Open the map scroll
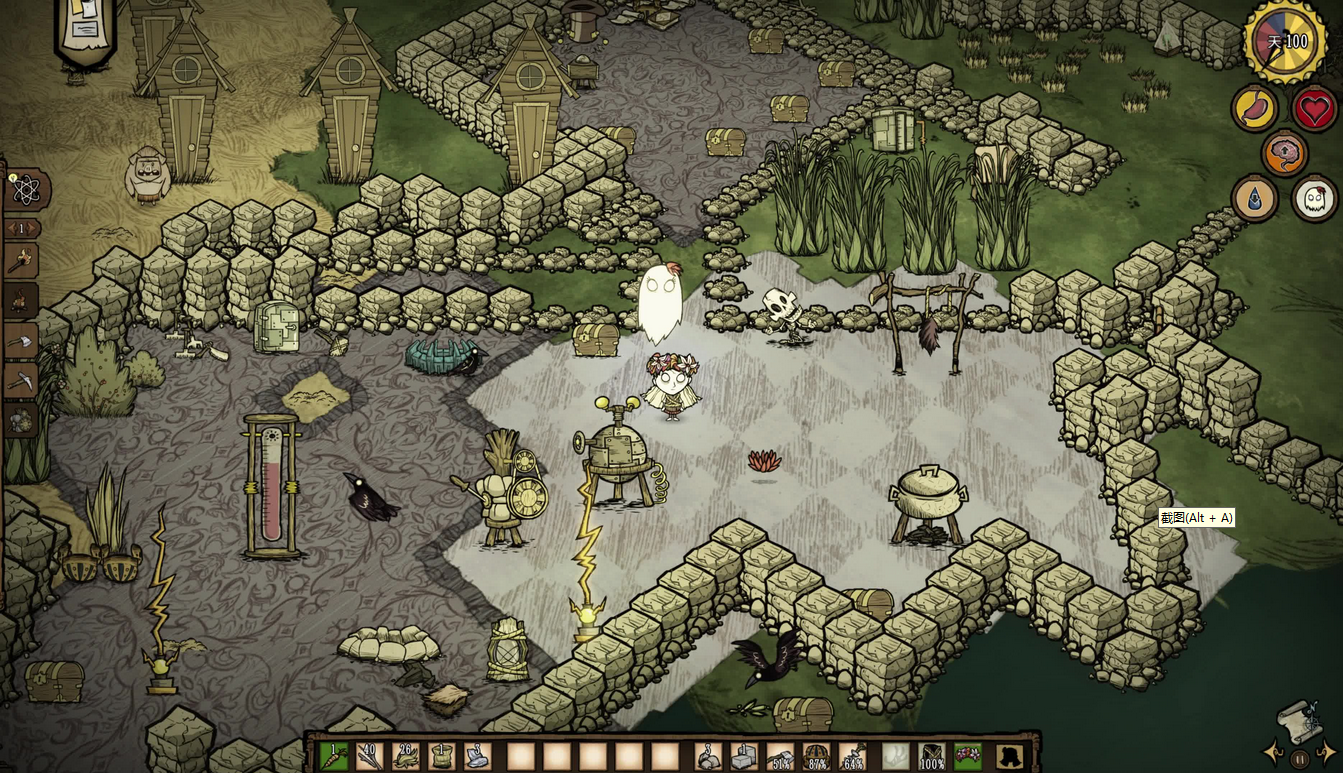The width and height of the screenshot is (1343, 773). click(1297, 718)
